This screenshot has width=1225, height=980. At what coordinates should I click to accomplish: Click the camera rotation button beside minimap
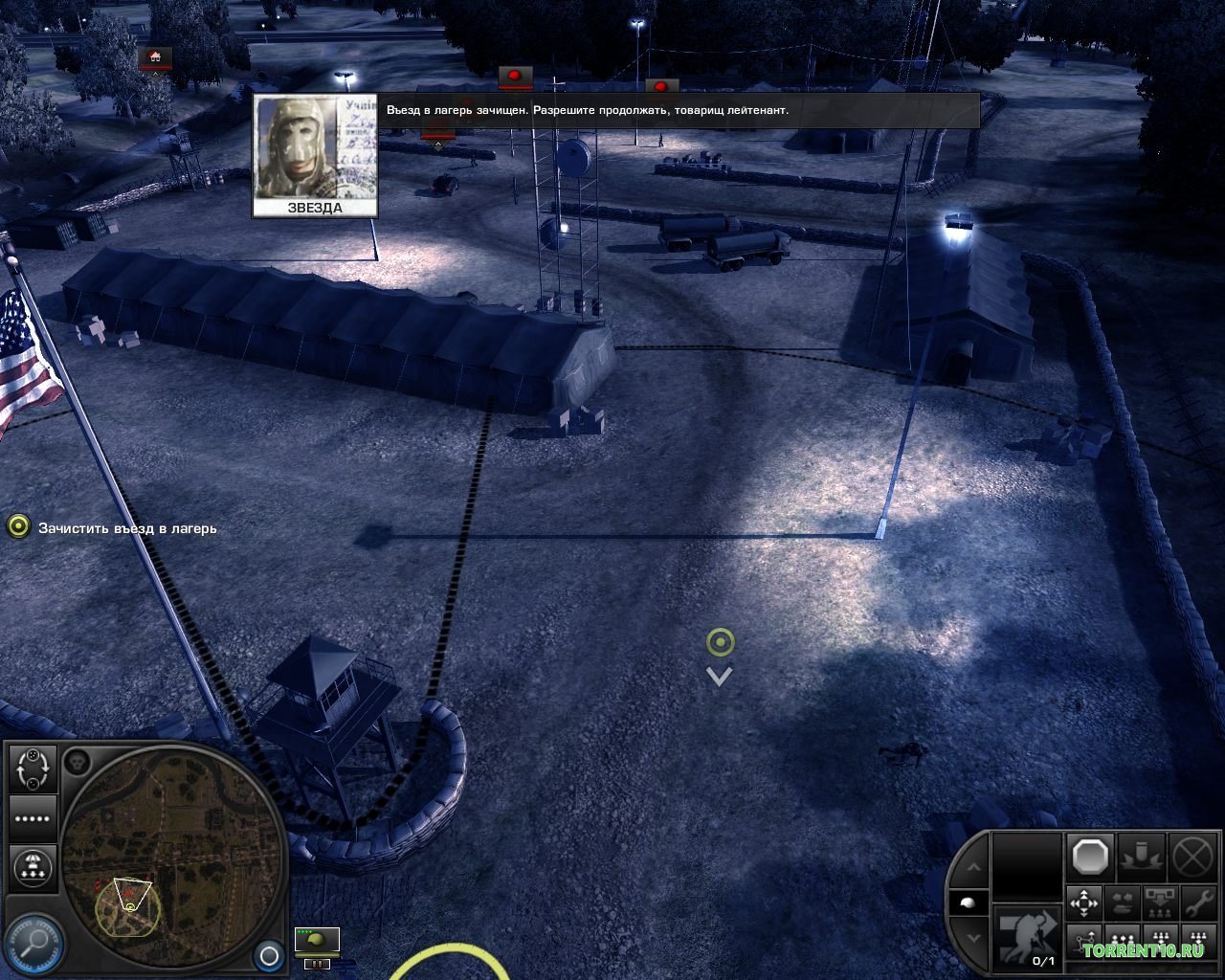click(x=33, y=768)
